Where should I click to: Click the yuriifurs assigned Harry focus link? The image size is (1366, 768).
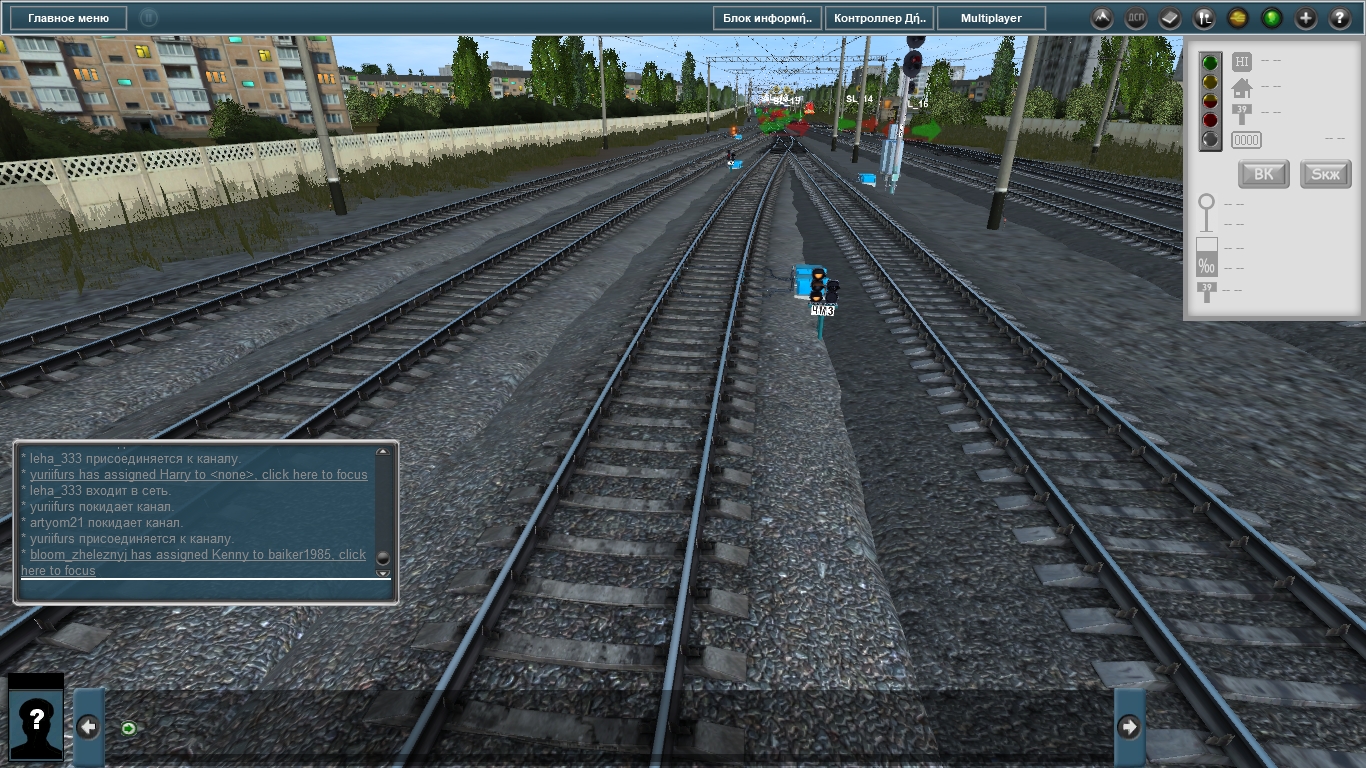tap(198, 475)
